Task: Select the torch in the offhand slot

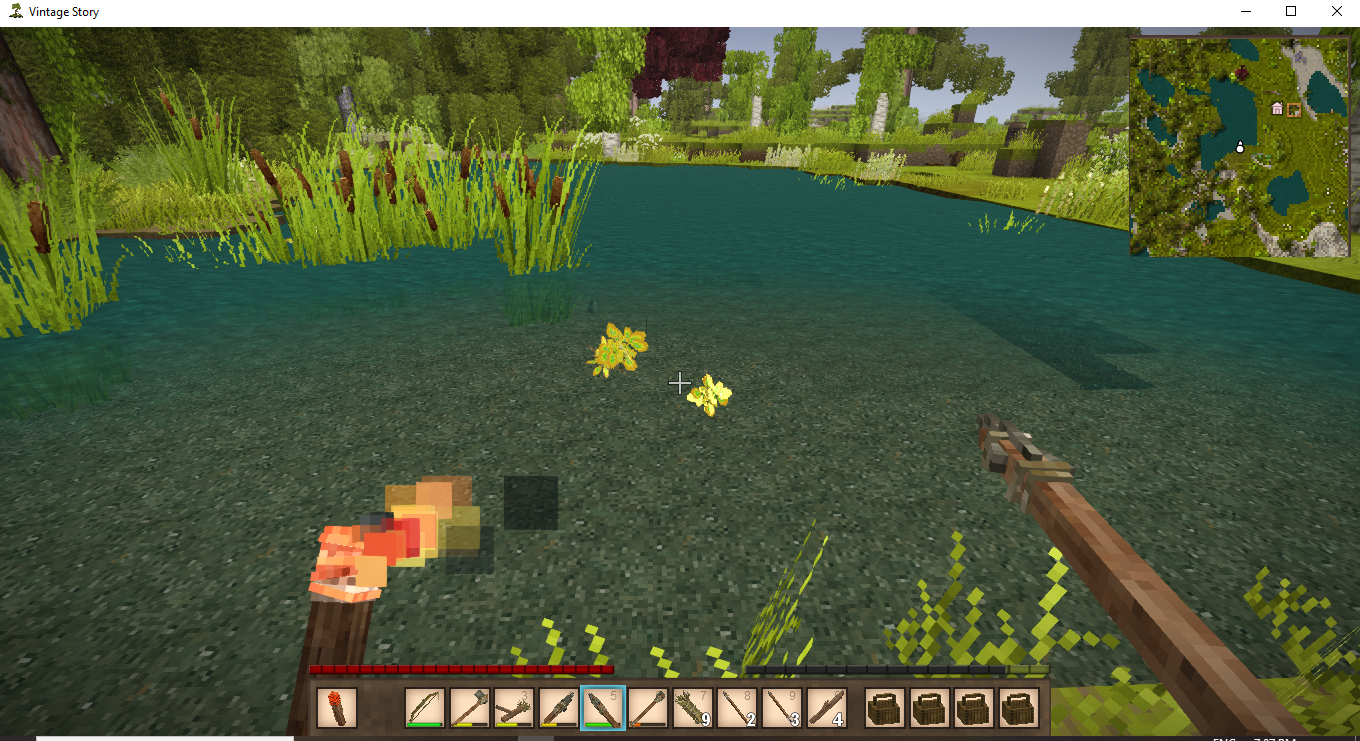Action: 336,708
